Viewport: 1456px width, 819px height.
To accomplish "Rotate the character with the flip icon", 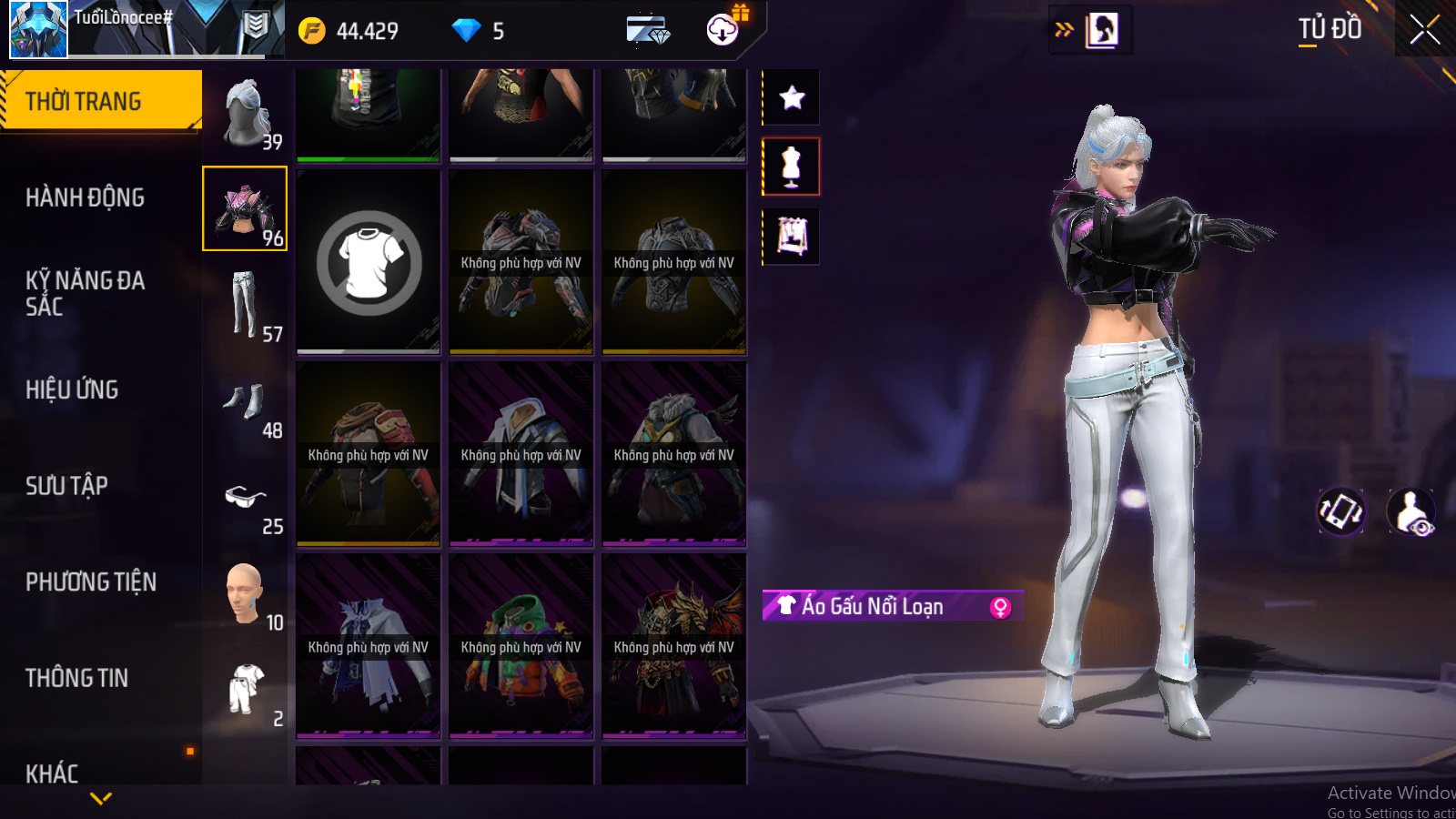I will pos(1341,511).
